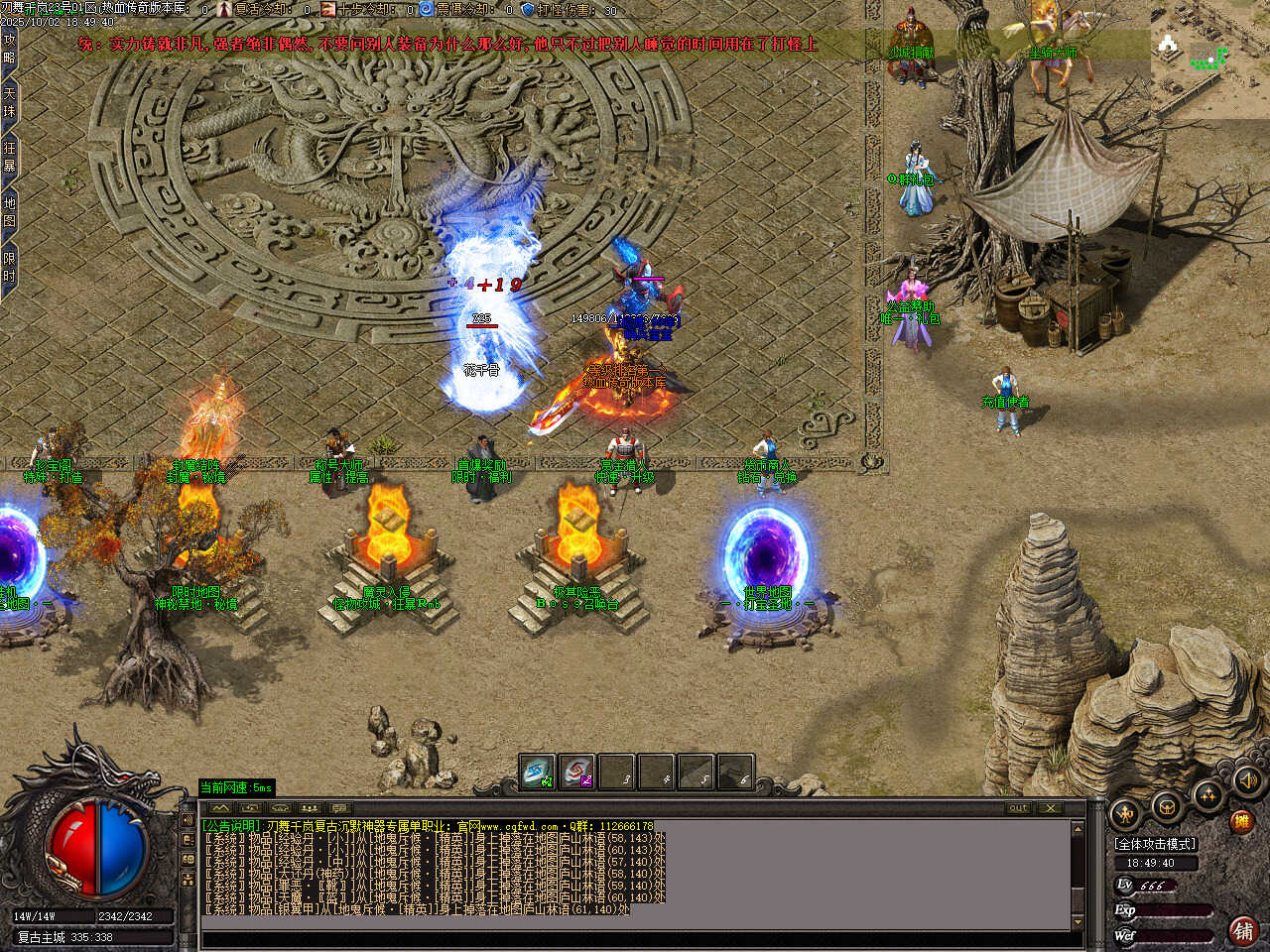Open the orange 摊 stall button

[x=1241, y=821]
